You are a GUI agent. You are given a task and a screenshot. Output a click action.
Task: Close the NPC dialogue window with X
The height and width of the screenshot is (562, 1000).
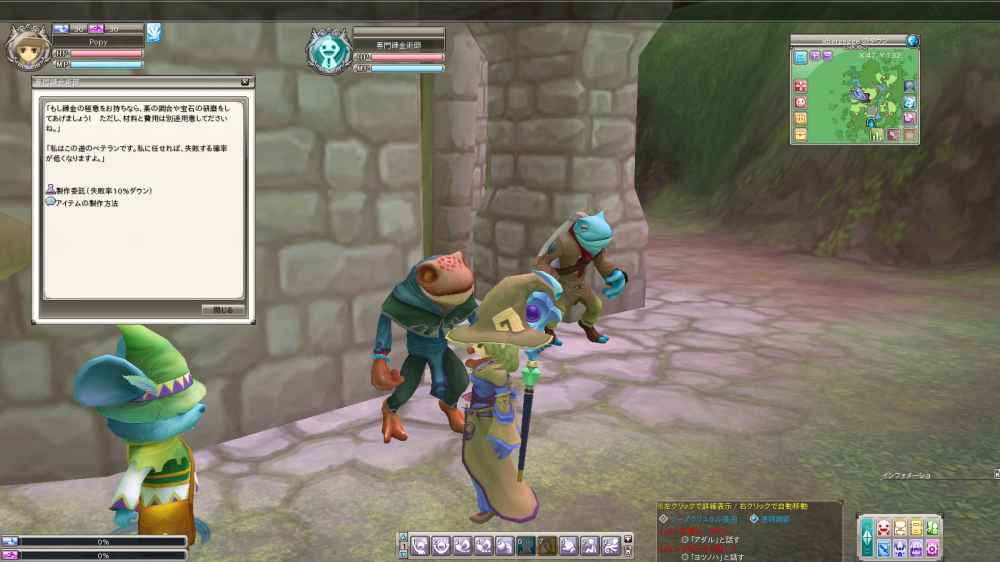(245, 82)
